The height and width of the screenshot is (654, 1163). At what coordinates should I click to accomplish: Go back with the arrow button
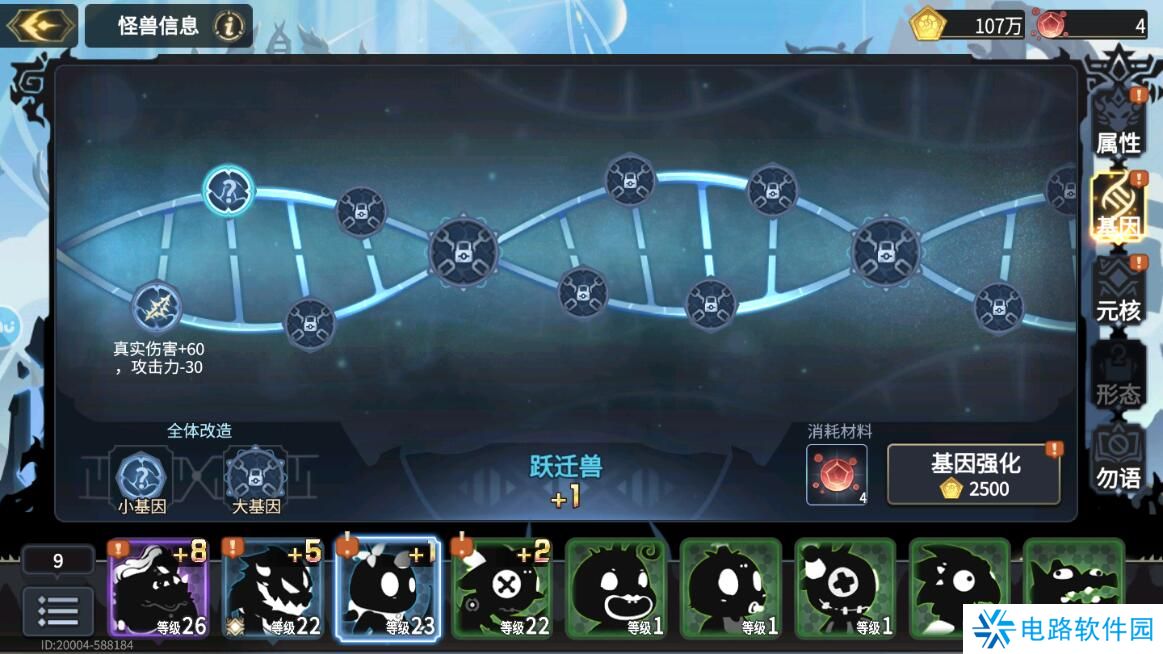41,25
